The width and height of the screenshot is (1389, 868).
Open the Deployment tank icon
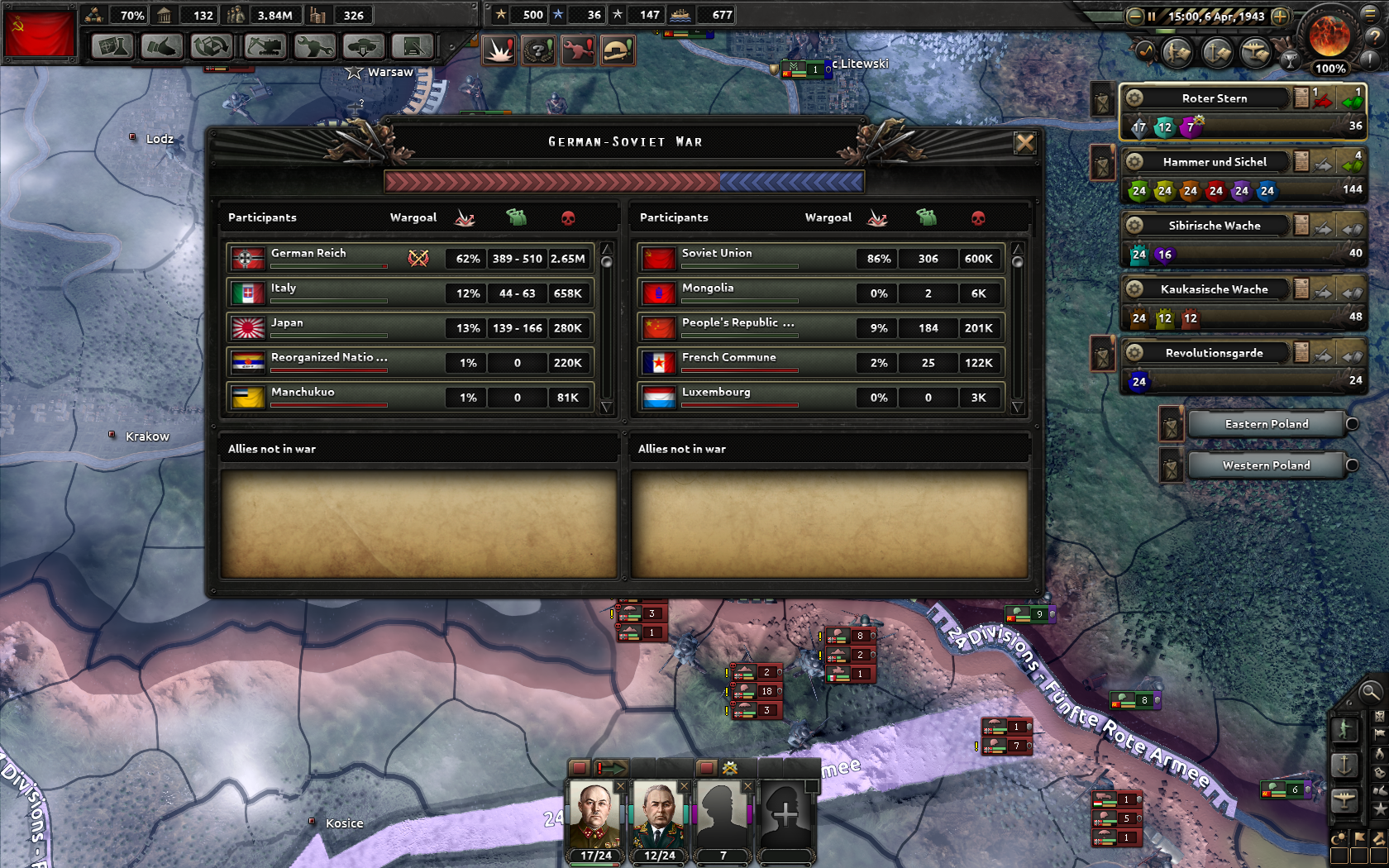pos(362,47)
